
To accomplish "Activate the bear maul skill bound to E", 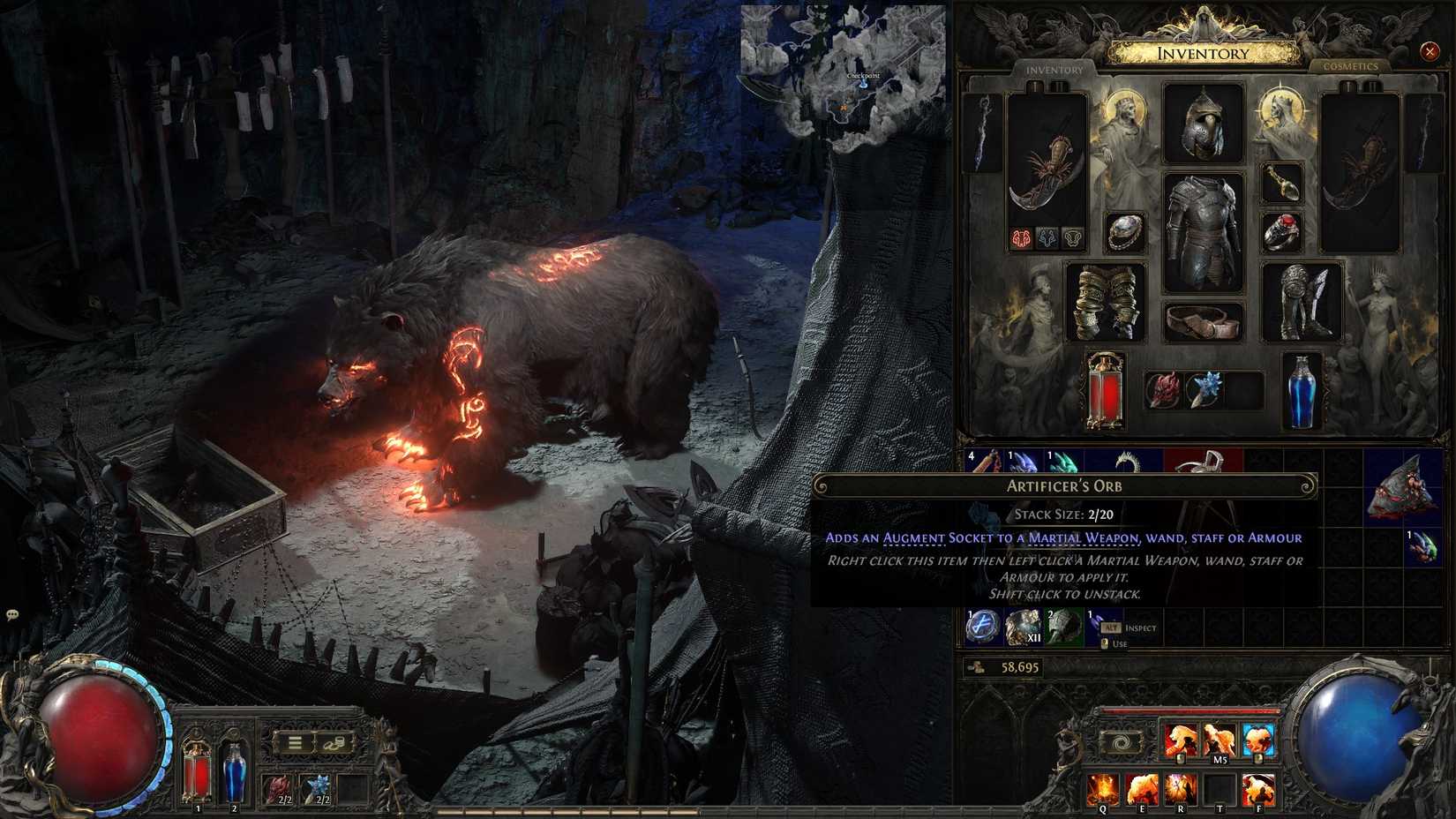I will [1143, 788].
